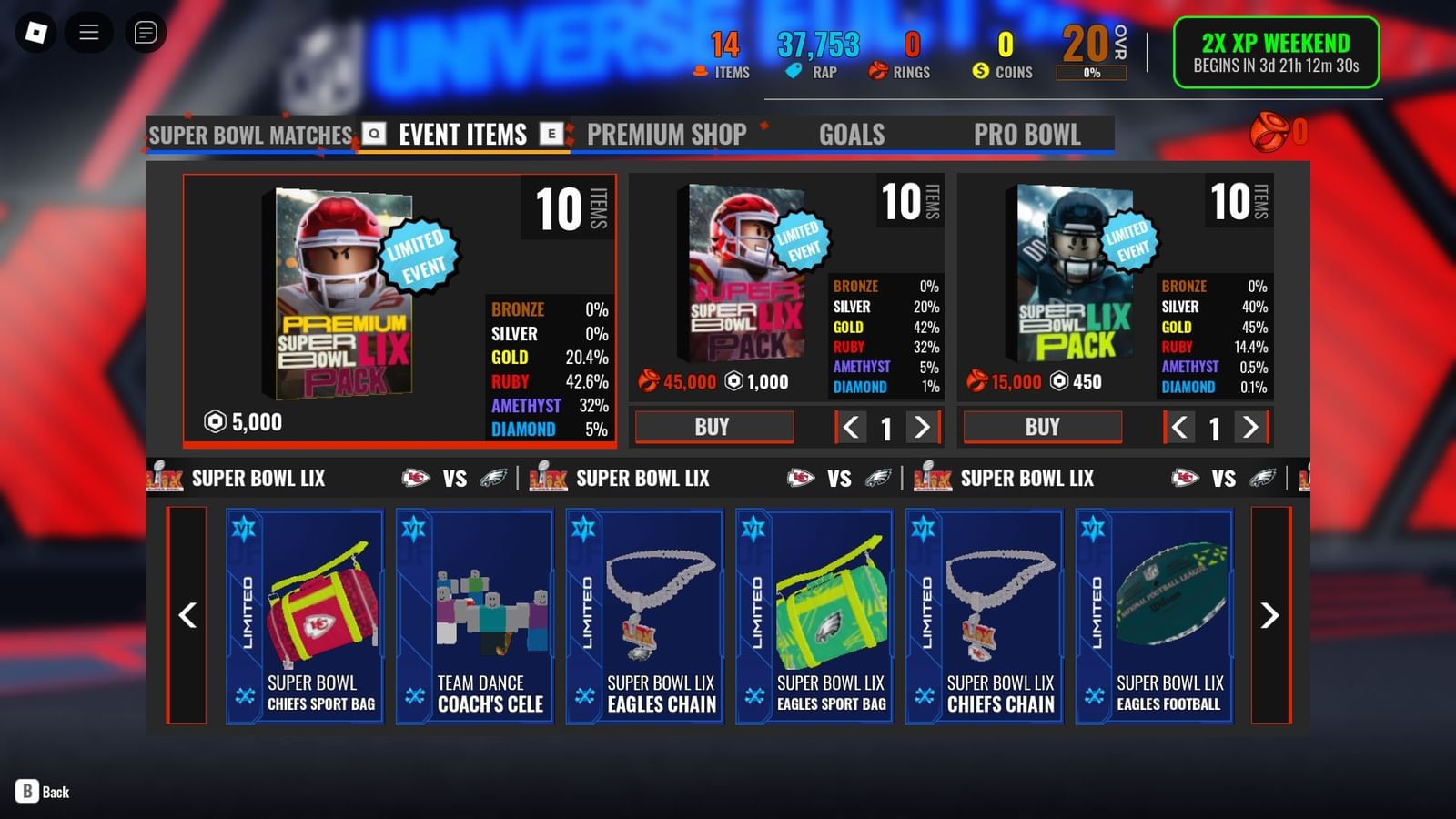Select the Pro Bowl tab
The height and width of the screenshot is (819, 1456).
pos(1027,135)
